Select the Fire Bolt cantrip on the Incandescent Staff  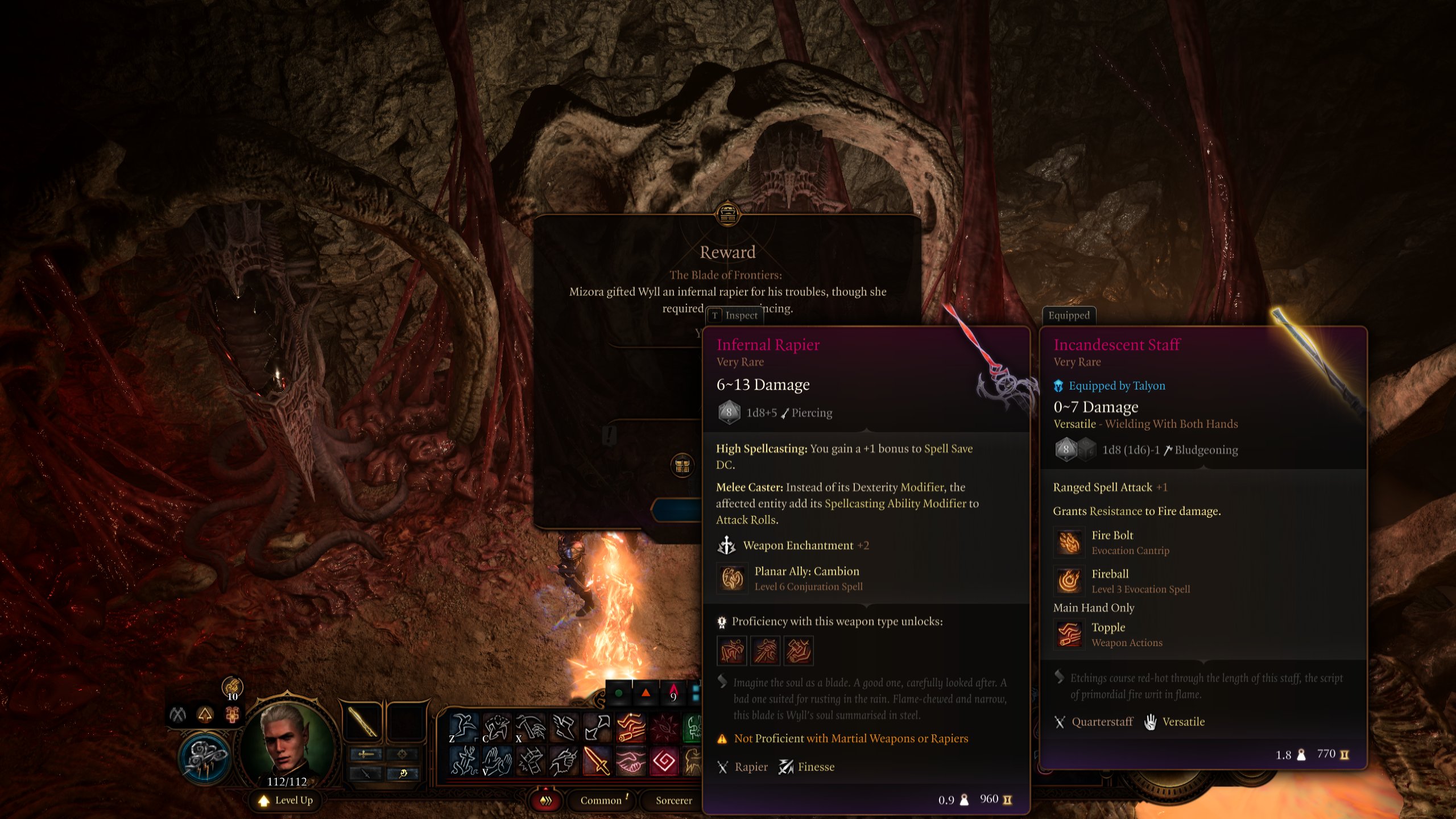point(1069,541)
